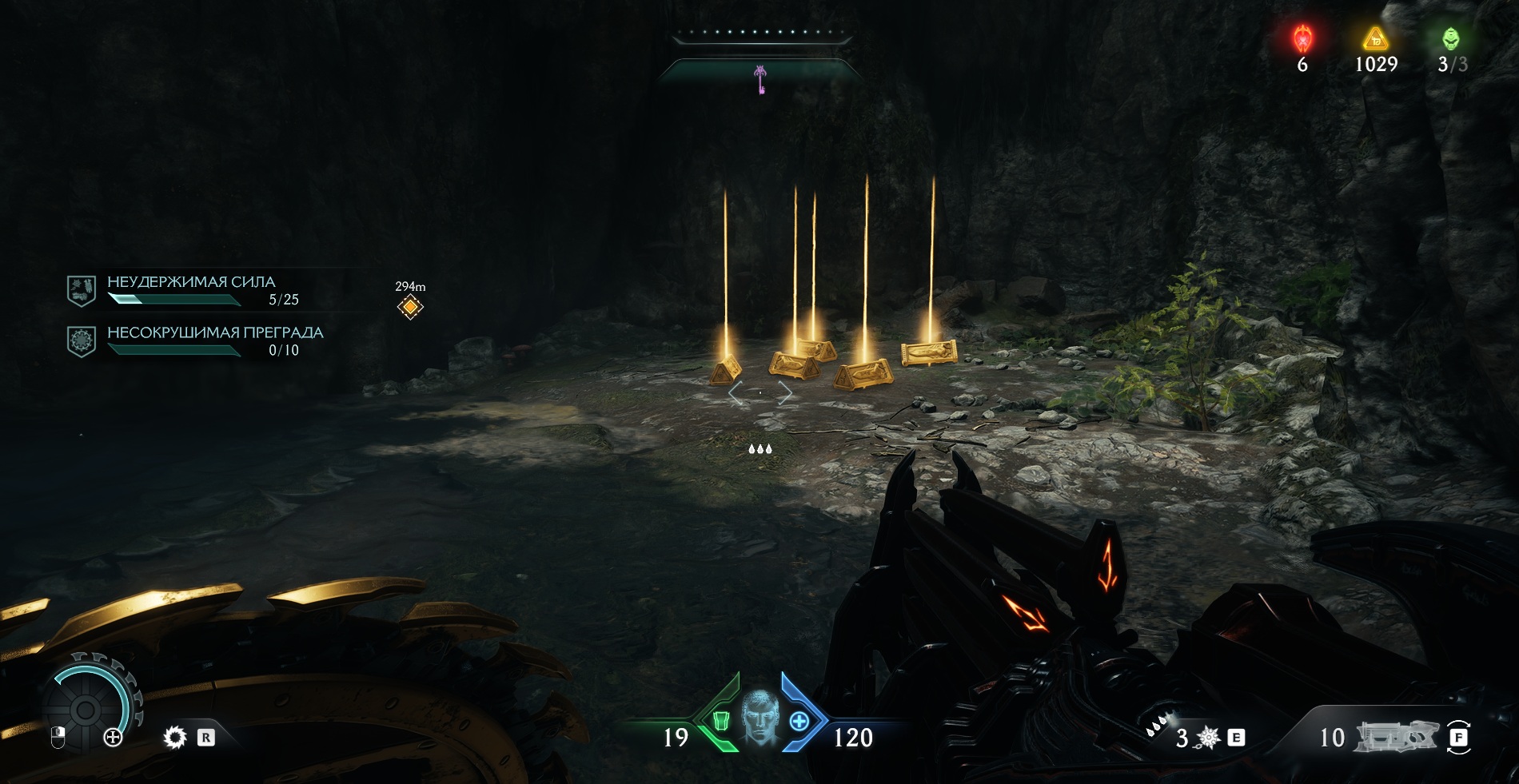Screen dimensions: 1519x784
Task: Click the blue health cross icon
Action: [x=799, y=721]
